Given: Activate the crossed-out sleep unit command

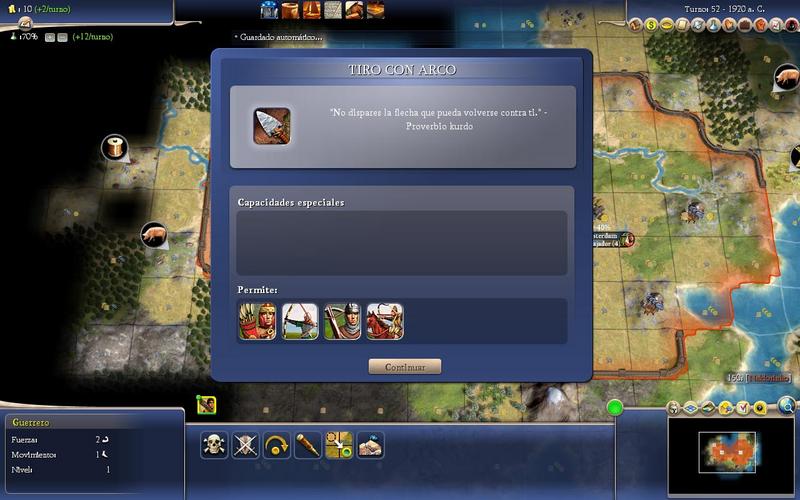Looking at the screenshot, I should [x=246, y=446].
